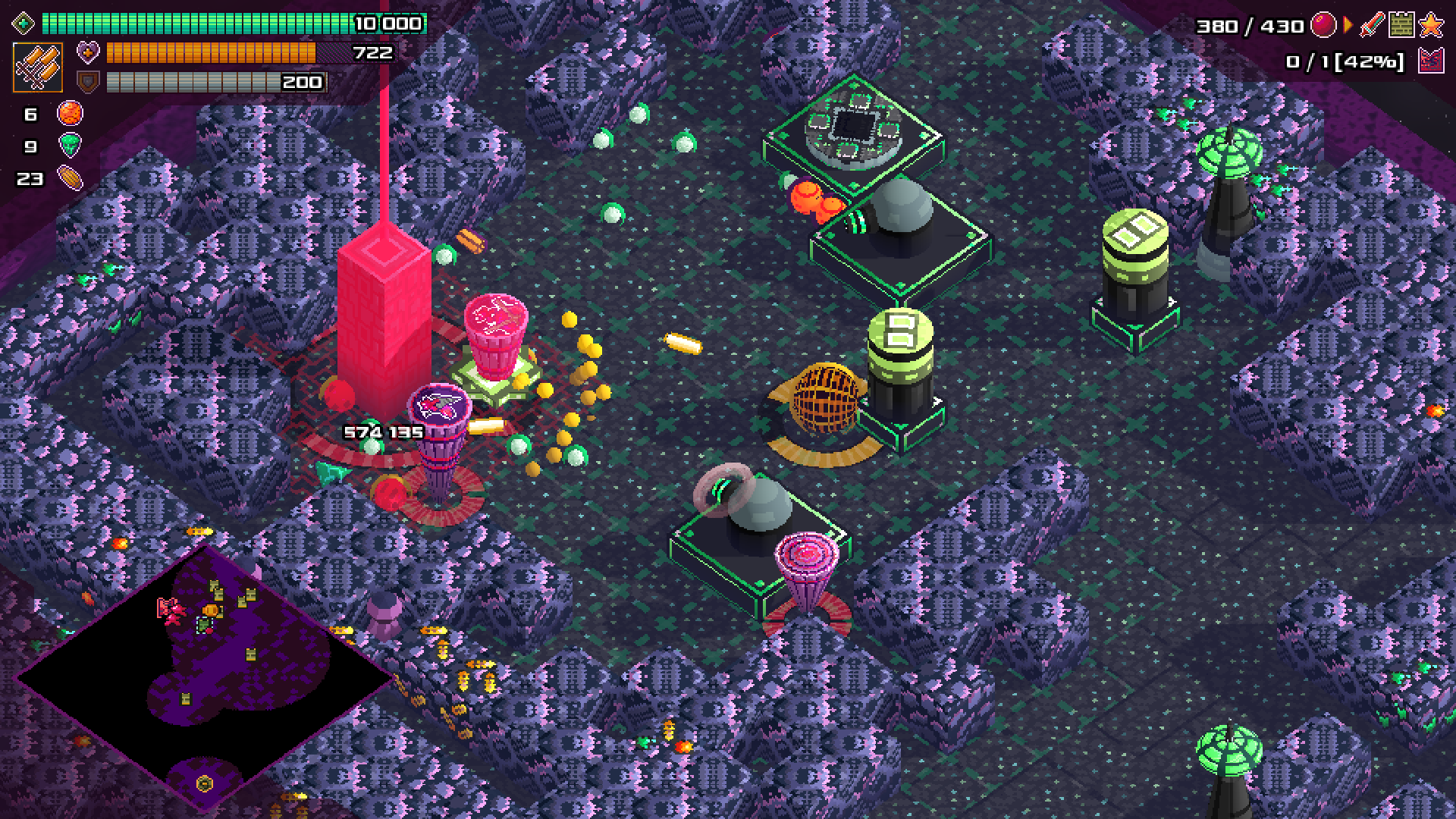Select the orange orb resource icon showing 6
The height and width of the screenshot is (819, 1456).
70,114
